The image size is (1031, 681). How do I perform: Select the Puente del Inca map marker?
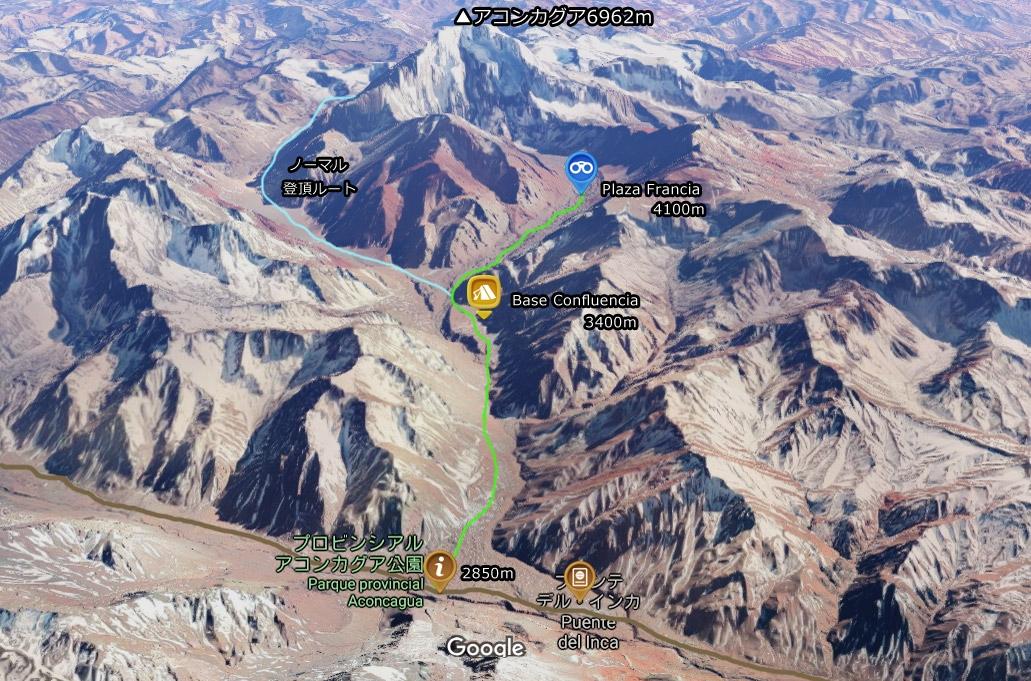coord(578,577)
